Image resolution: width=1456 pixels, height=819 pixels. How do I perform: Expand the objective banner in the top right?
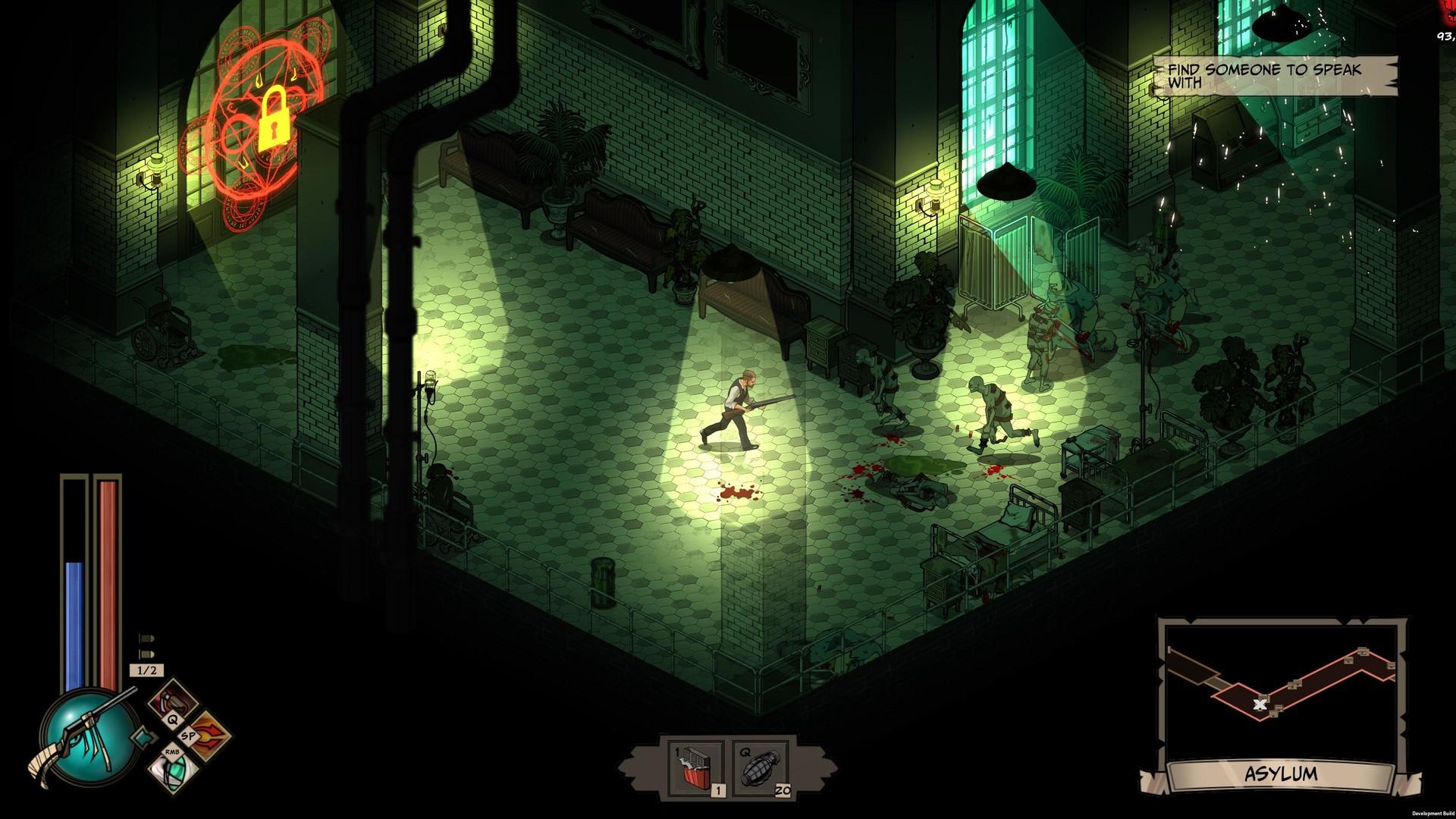coord(1276,74)
